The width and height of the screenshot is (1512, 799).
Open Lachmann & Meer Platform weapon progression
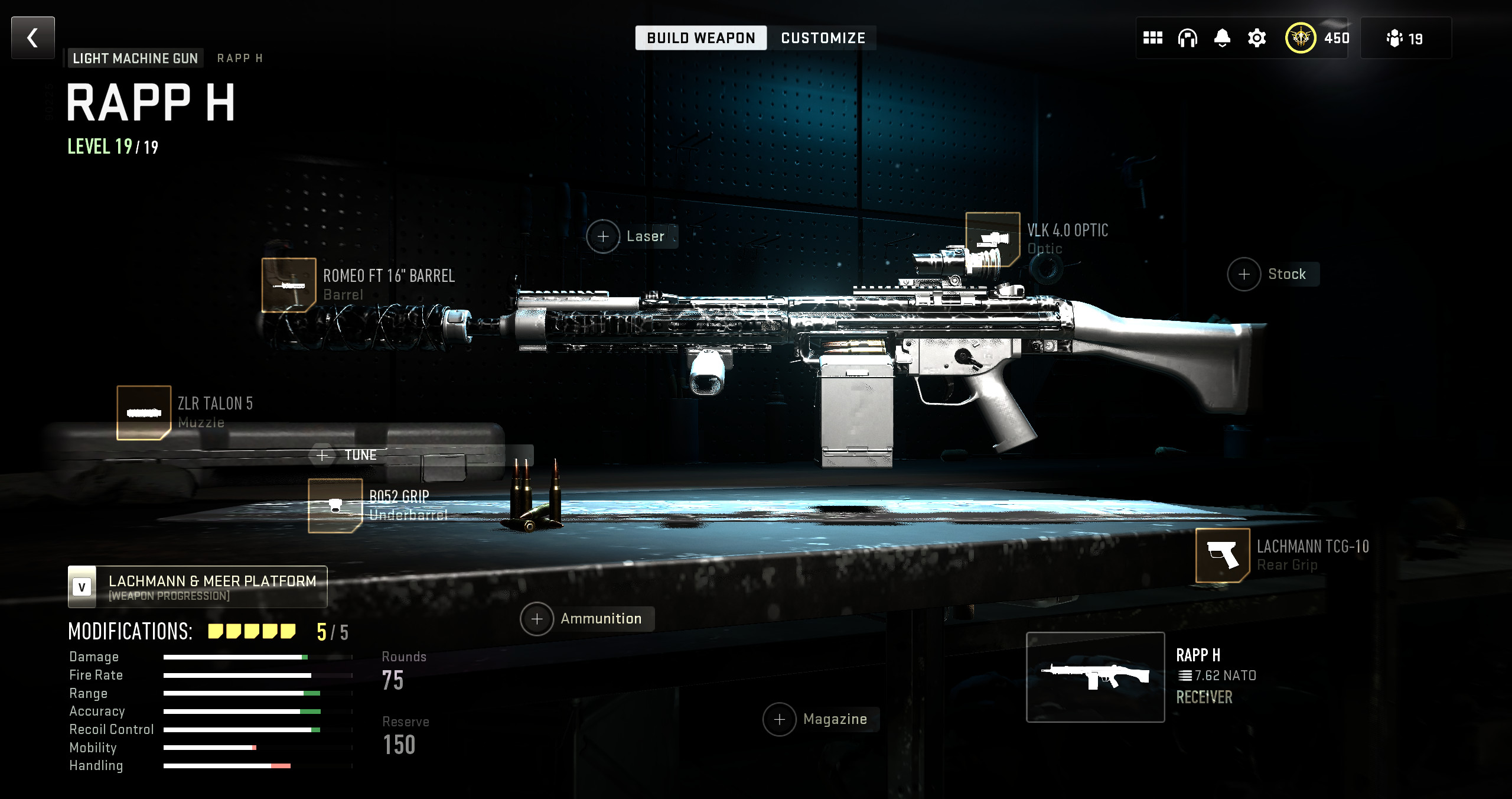click(197, 587)
